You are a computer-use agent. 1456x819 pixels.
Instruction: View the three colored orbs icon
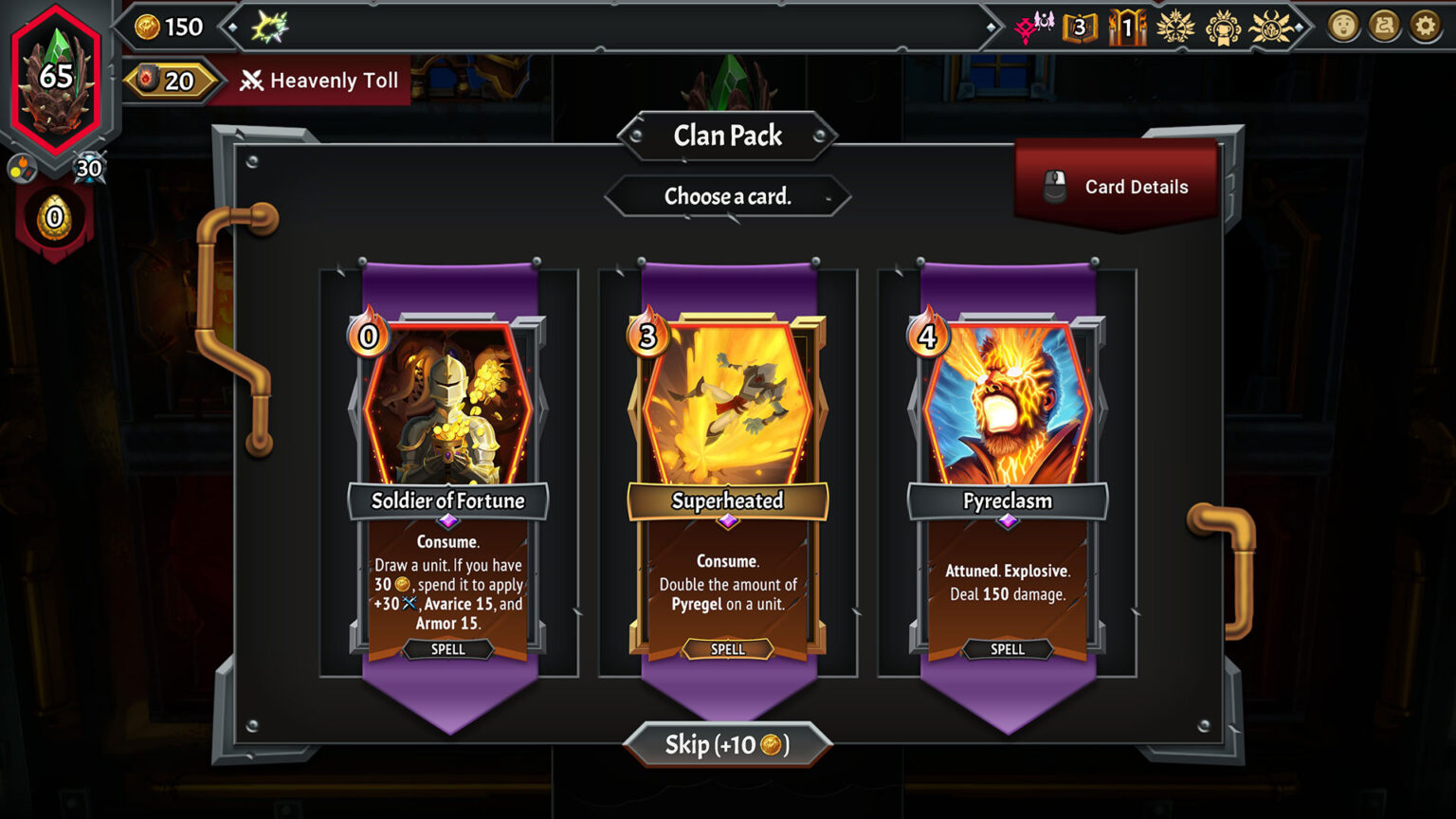22,170
